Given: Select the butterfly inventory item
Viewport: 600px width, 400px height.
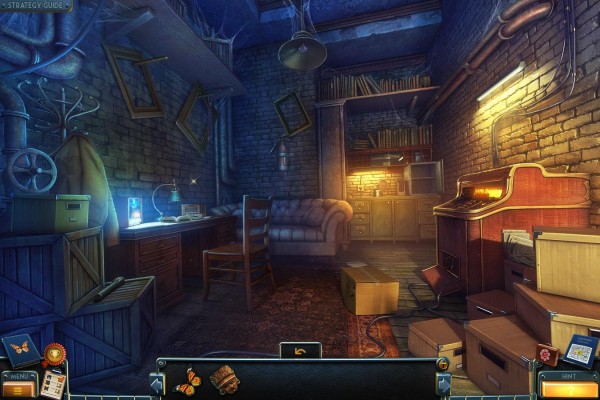Looking at the screenshot, I should point(188,380).
